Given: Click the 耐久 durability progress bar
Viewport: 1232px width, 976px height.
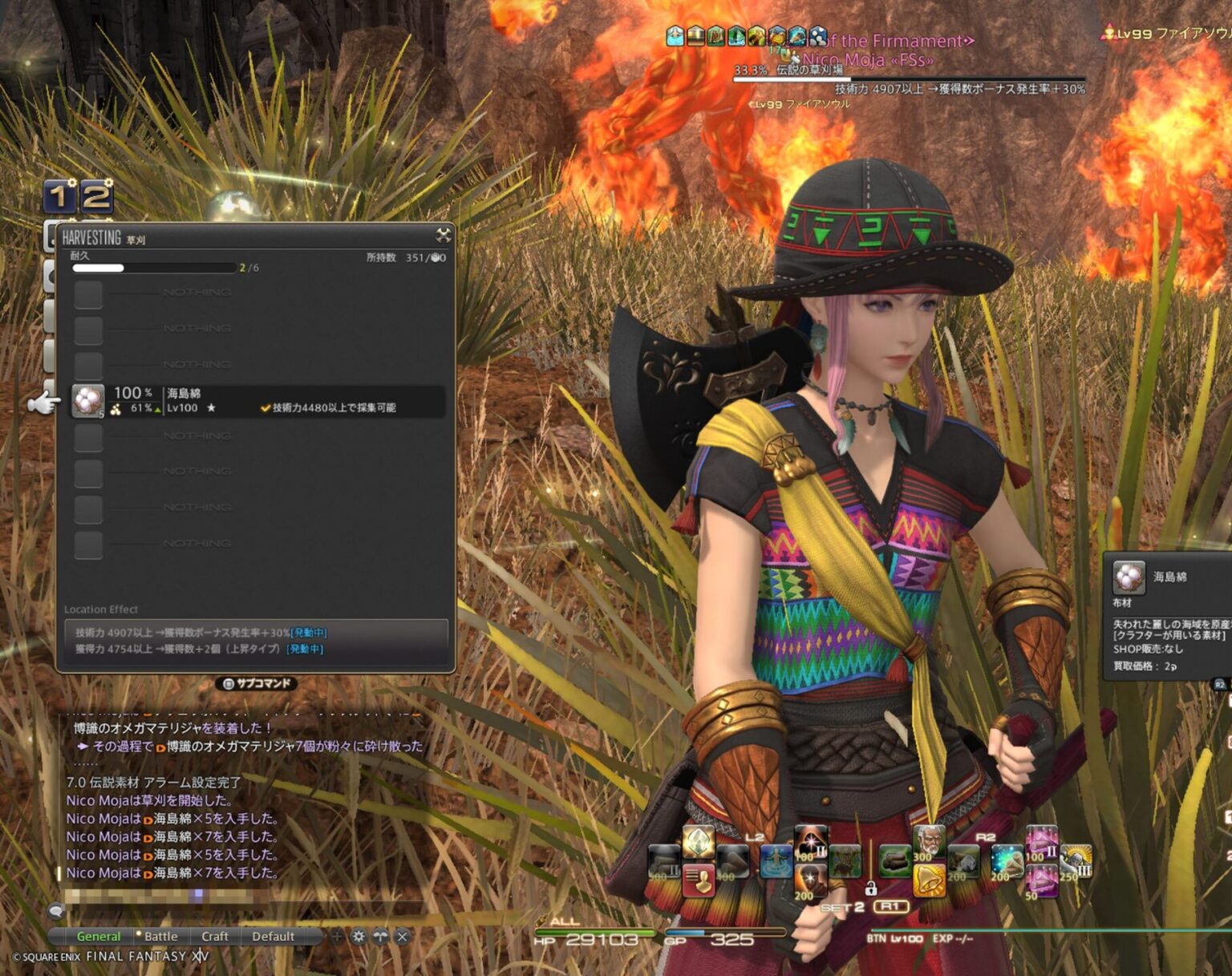Looking at the screenshot, I should click(x=152, y=268).
